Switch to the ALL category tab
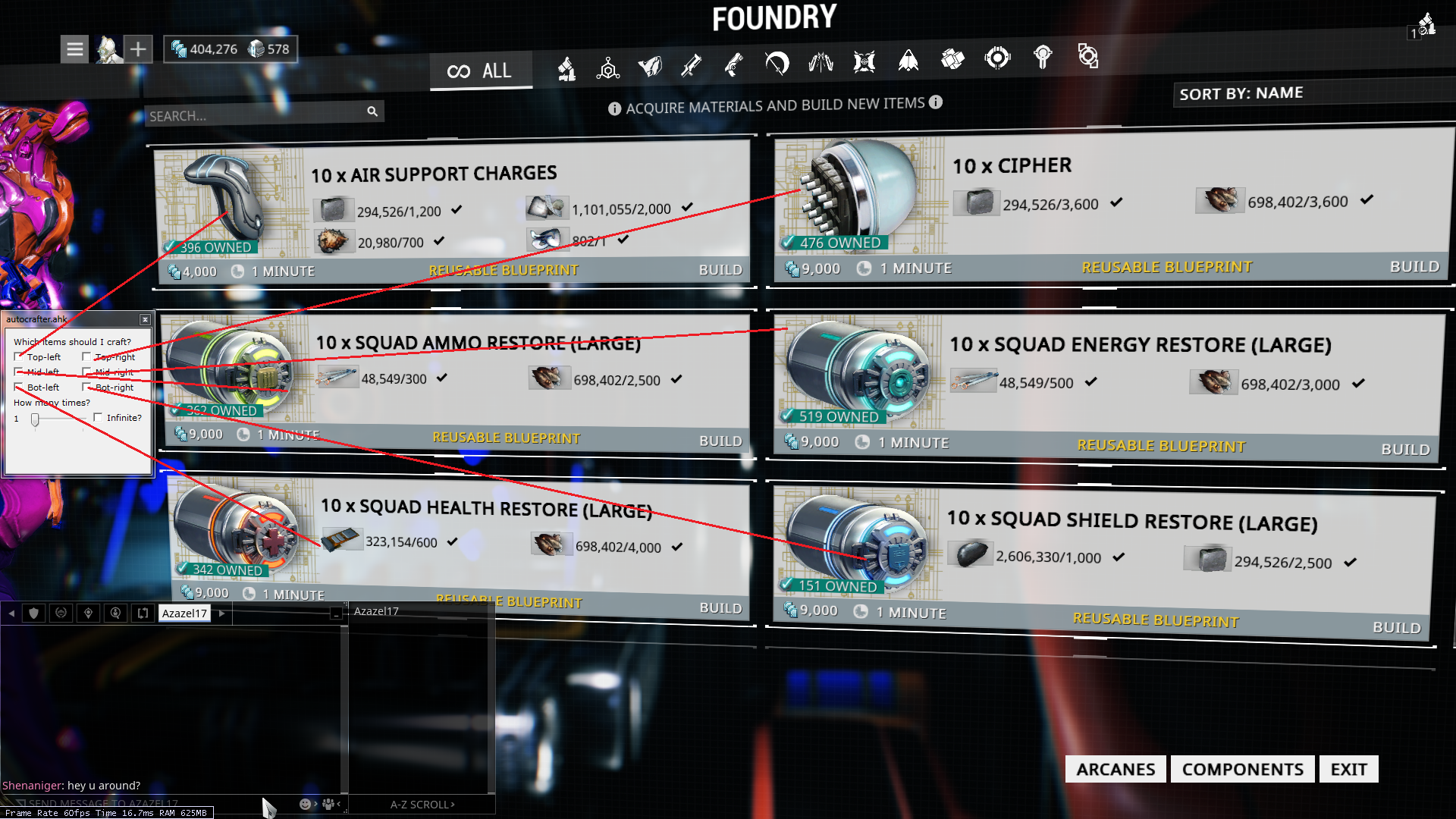This screenshot has width=1456, height=819. [x=481, y=71]
